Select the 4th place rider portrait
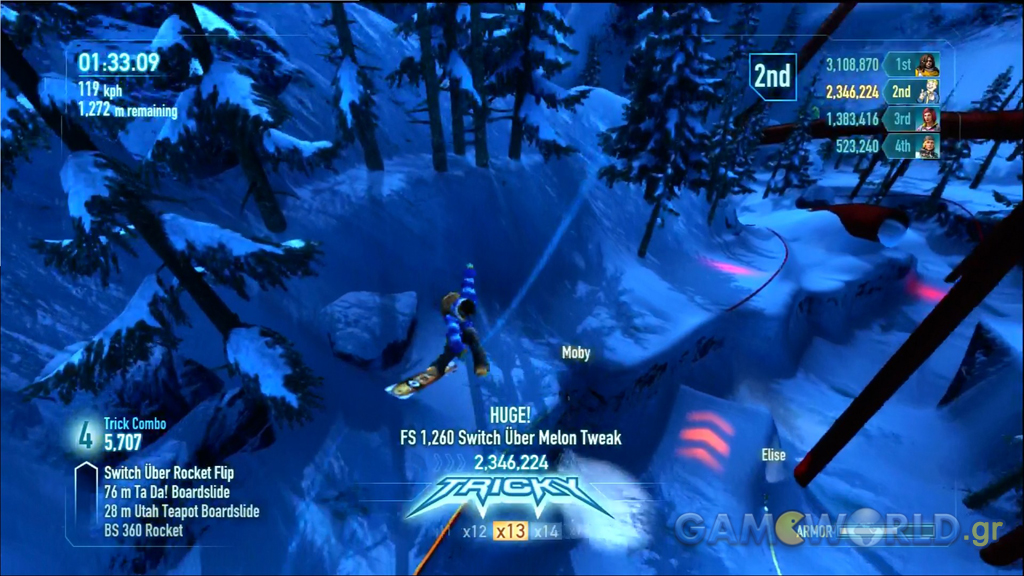 [x=927, y=146]
